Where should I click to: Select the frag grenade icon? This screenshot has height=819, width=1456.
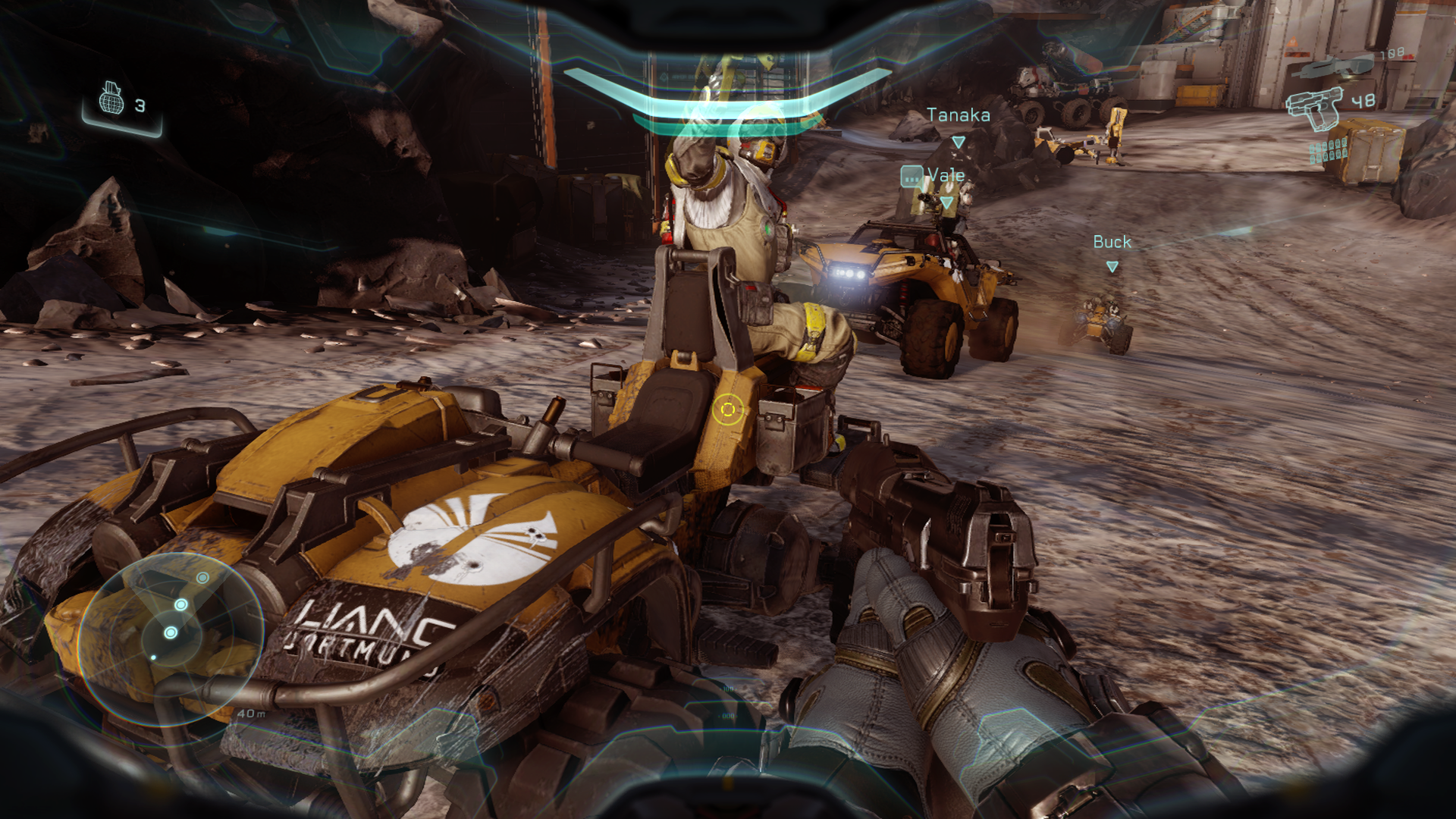click(111, 100)
